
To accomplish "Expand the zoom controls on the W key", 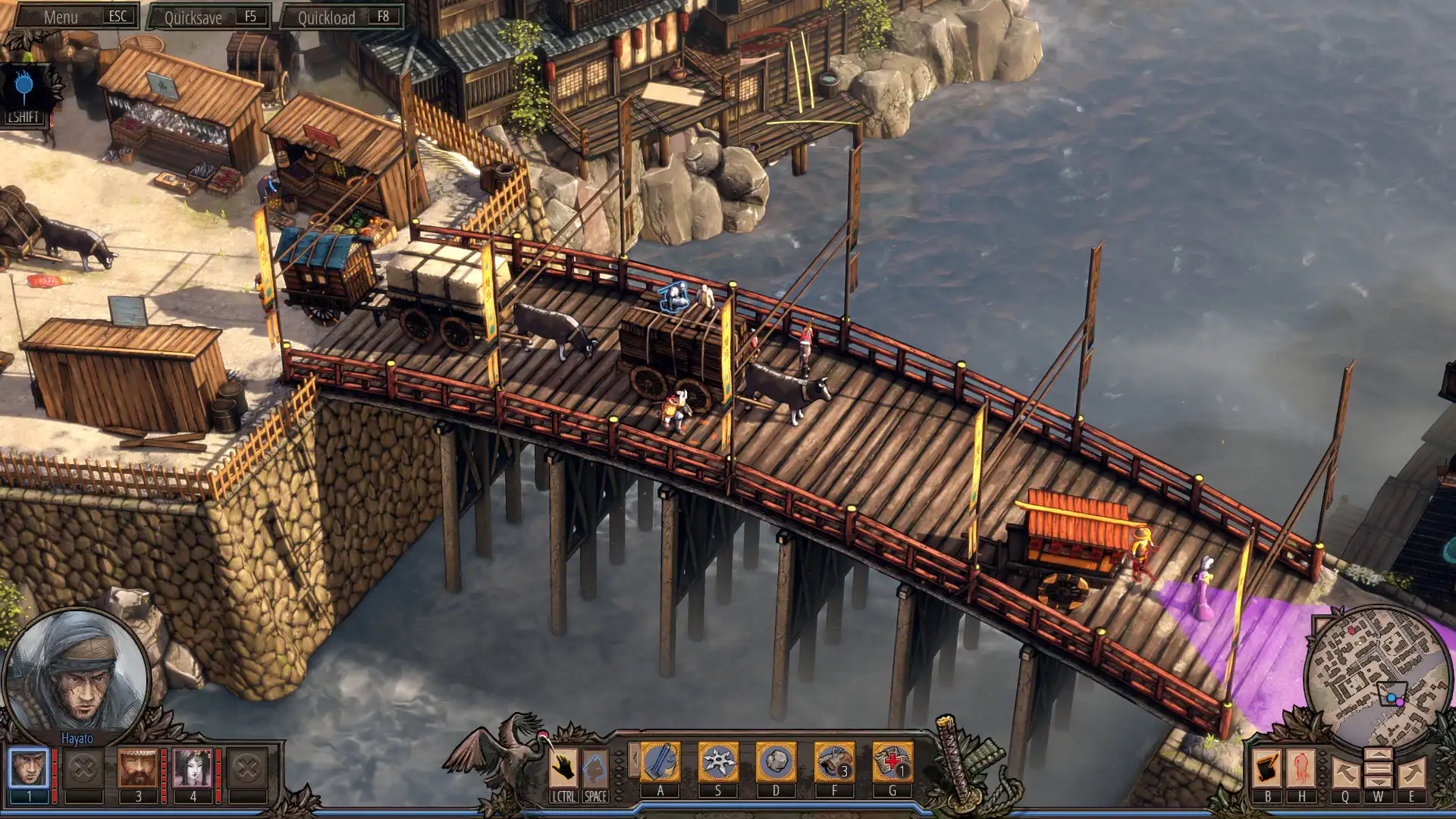I will coord(1379,768).
